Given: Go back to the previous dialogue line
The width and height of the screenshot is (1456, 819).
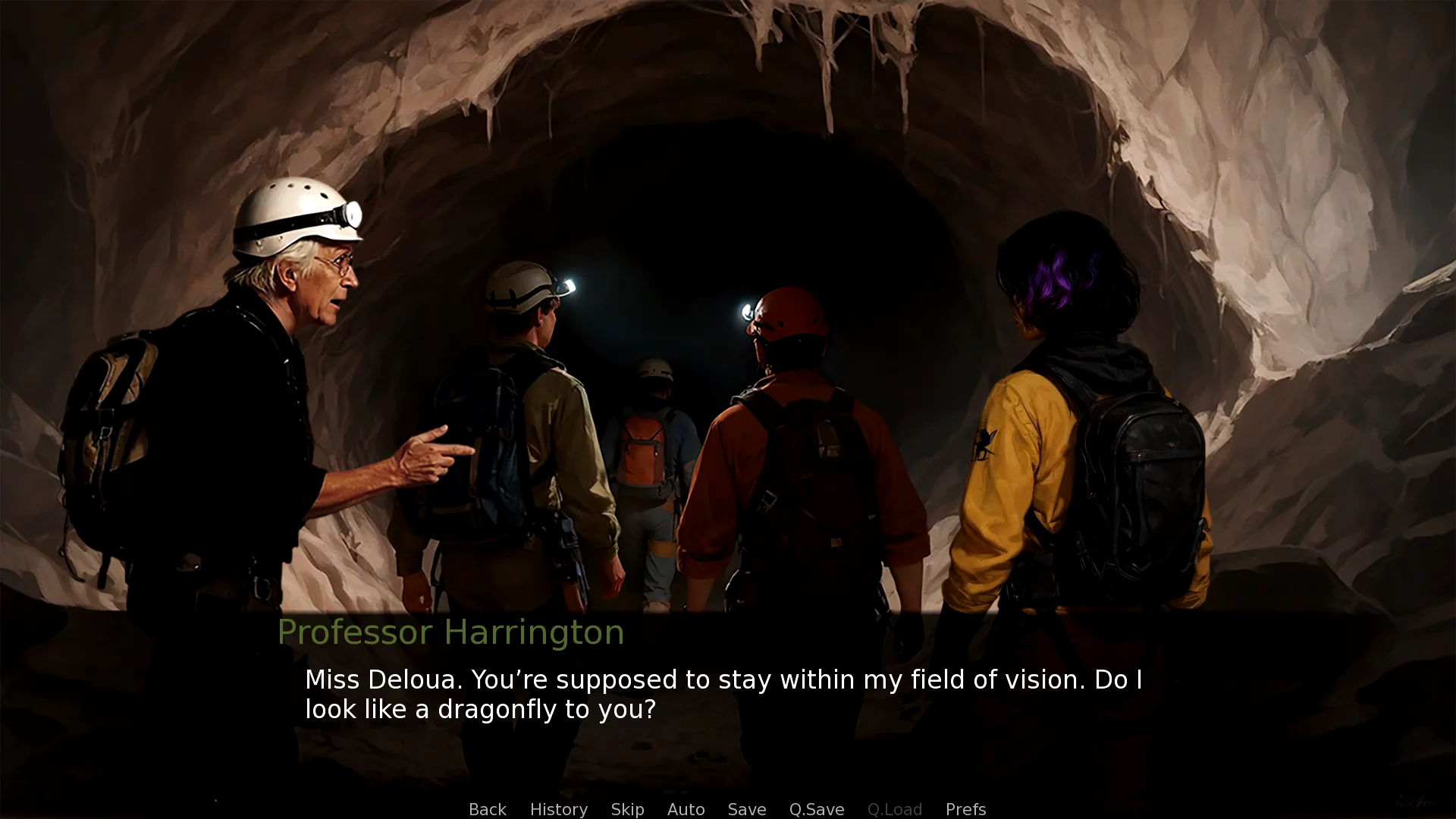Looking at the screenshot, I should (487, 809).
